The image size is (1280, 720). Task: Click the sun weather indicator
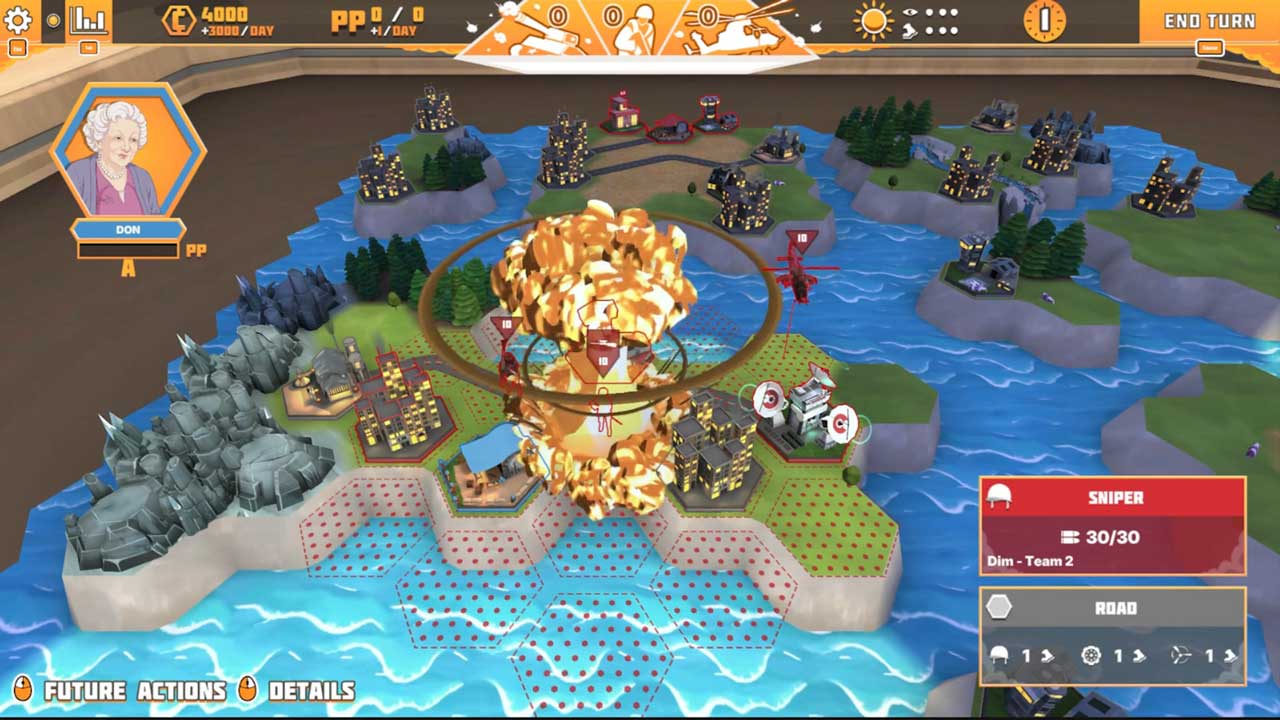pyautogui.click(x=875, y=21)
